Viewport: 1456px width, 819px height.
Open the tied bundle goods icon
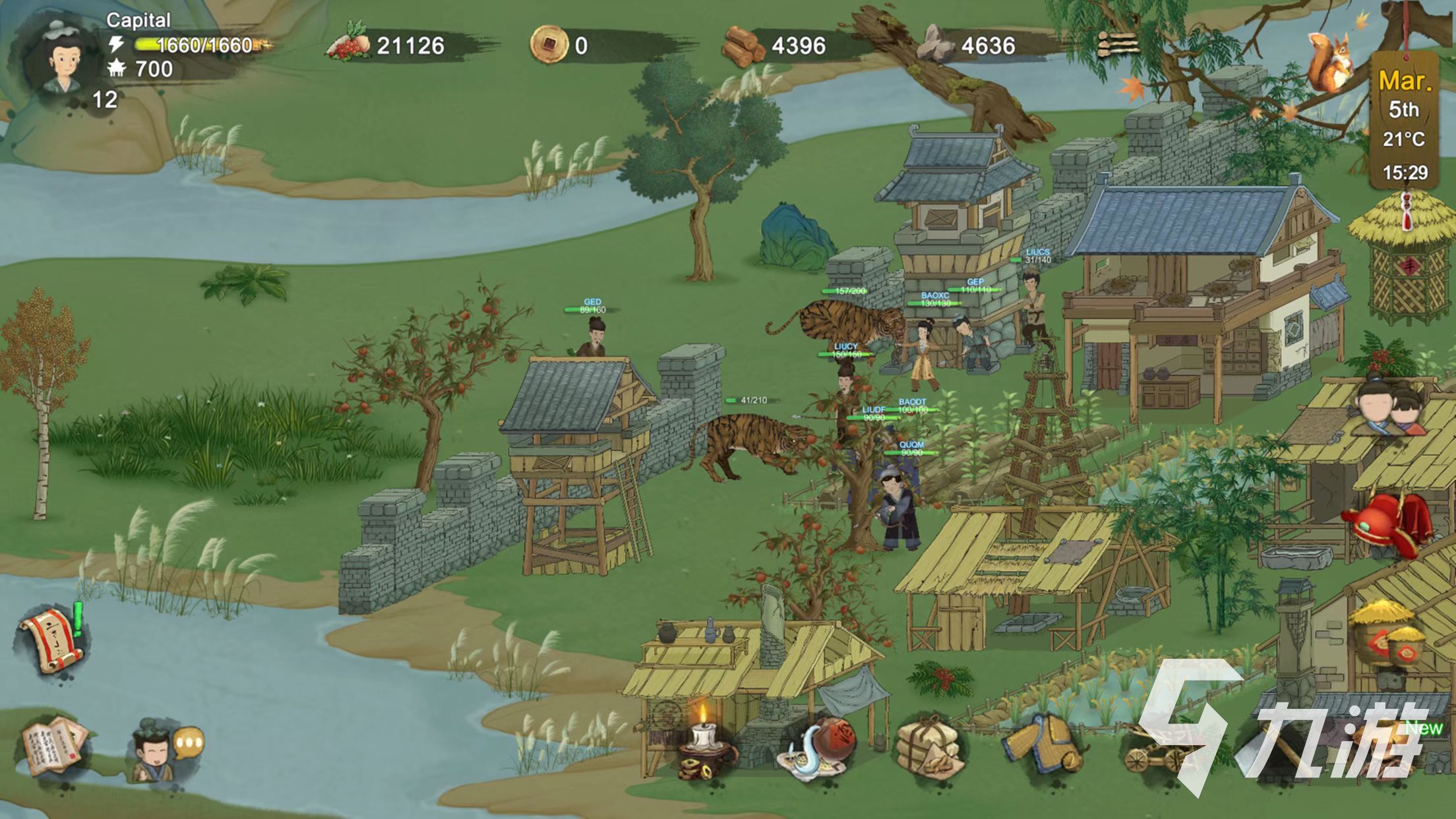928,748
